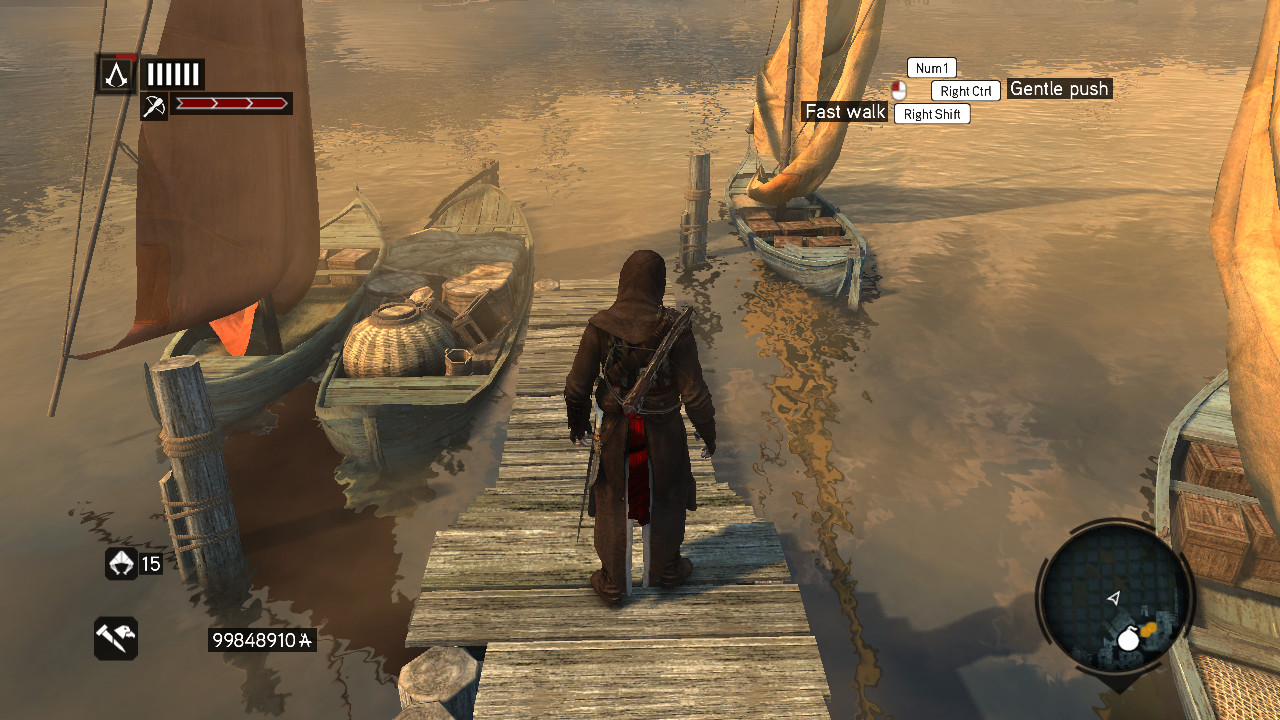Click the white health segment bar
The width and height of the screenshot is (1280, 720).
point(173,73)
